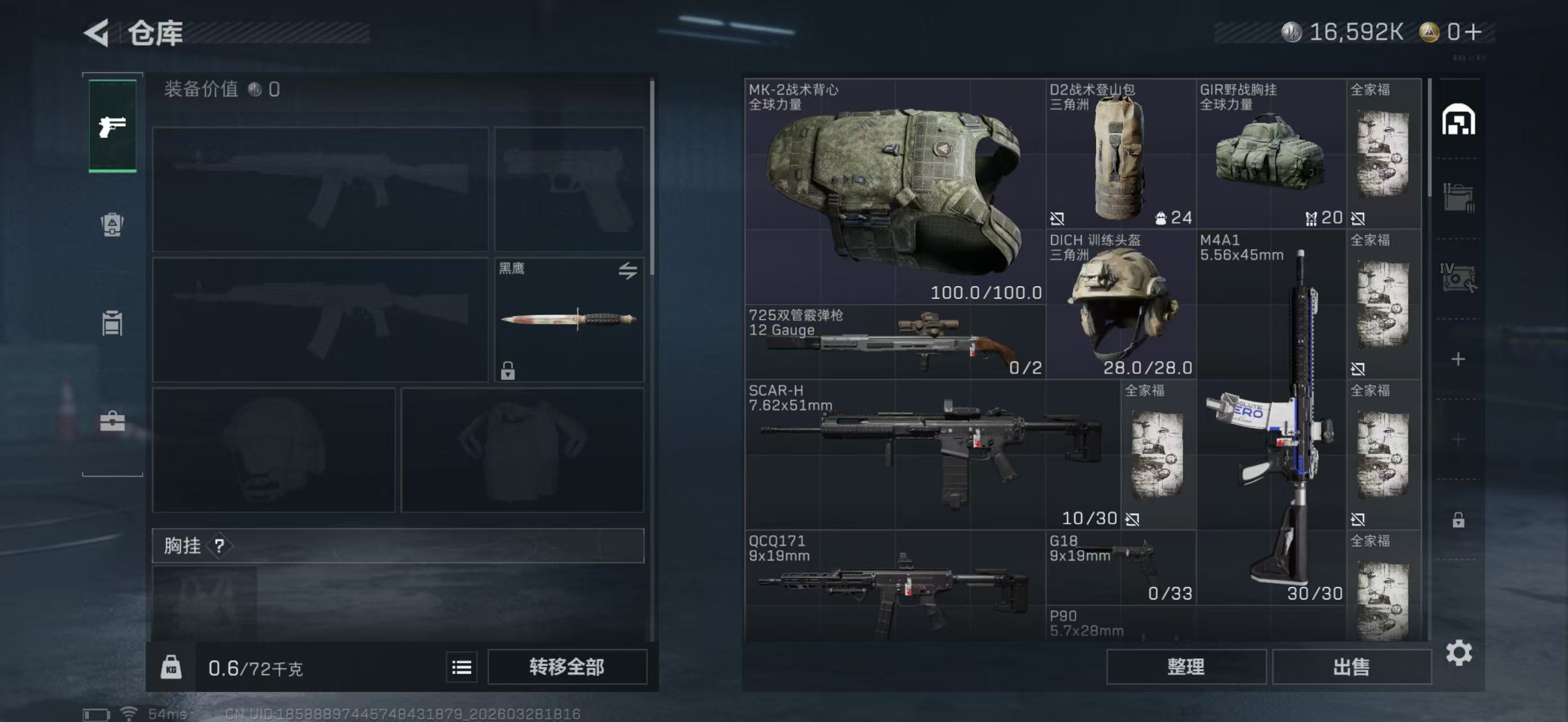Open the backpack equipment tab
The width and height of the screenshot is (1568, 722).
tap(113, 224)
